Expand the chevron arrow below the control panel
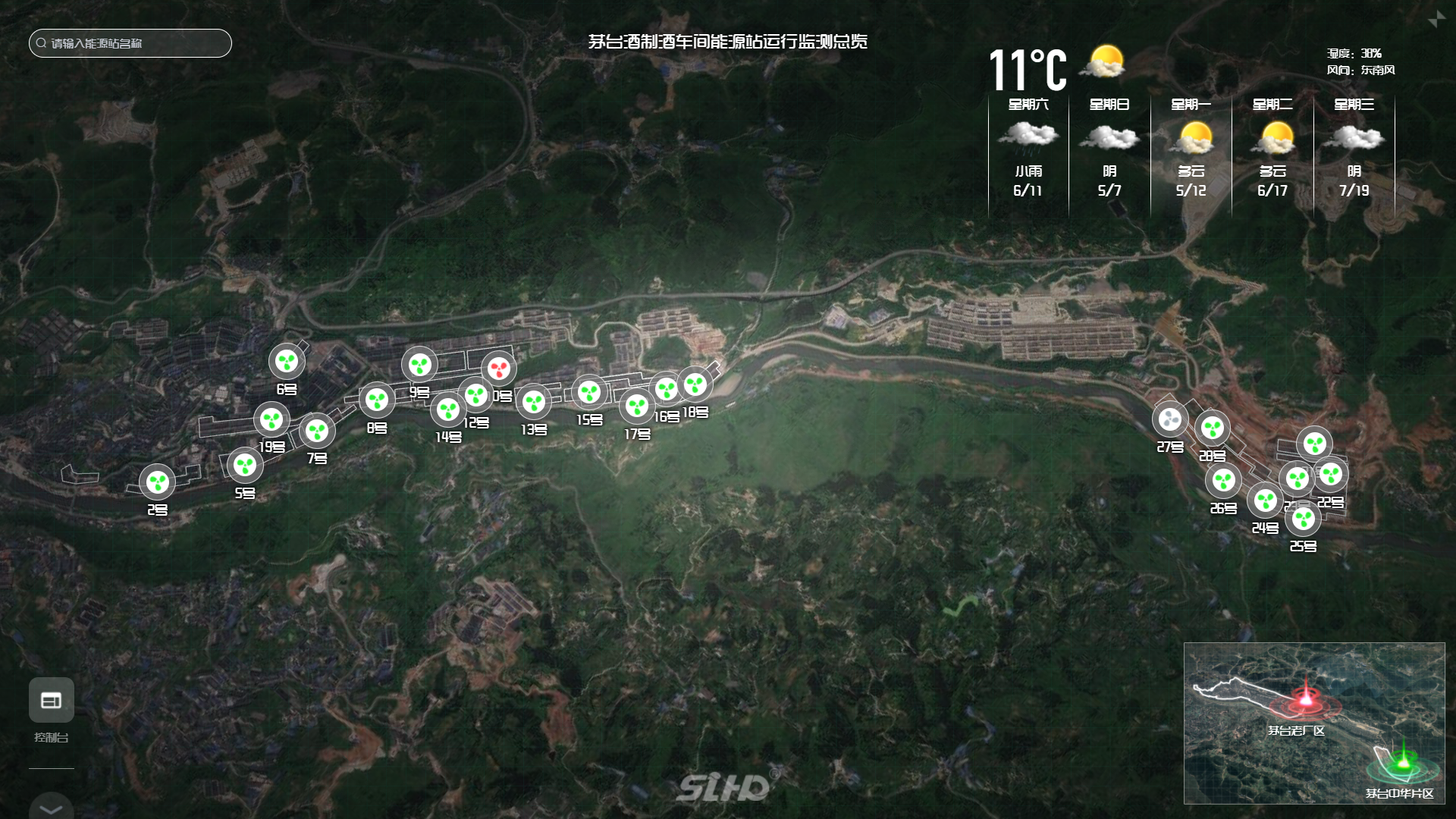 click(52, 808)
